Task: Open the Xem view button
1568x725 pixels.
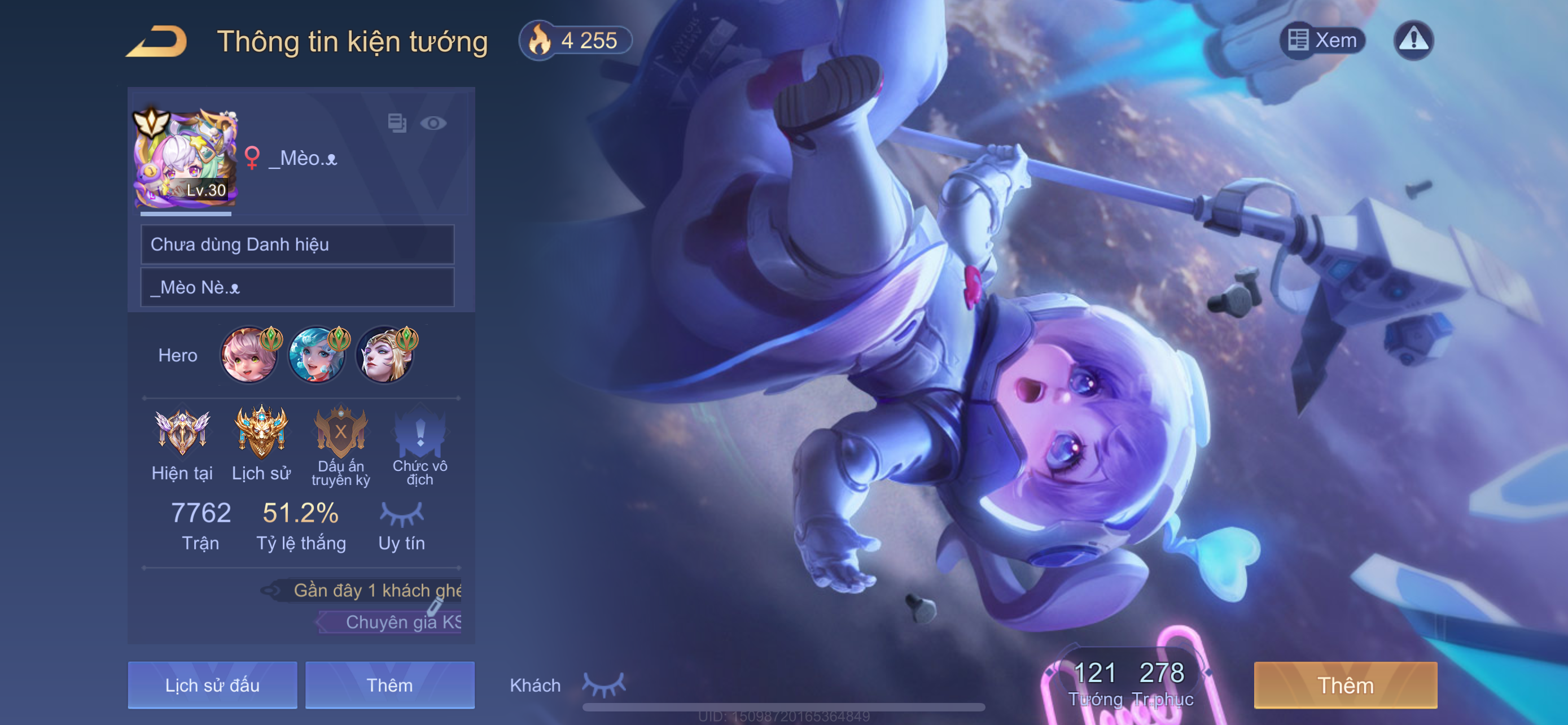Action: (x=1322, y=41)
